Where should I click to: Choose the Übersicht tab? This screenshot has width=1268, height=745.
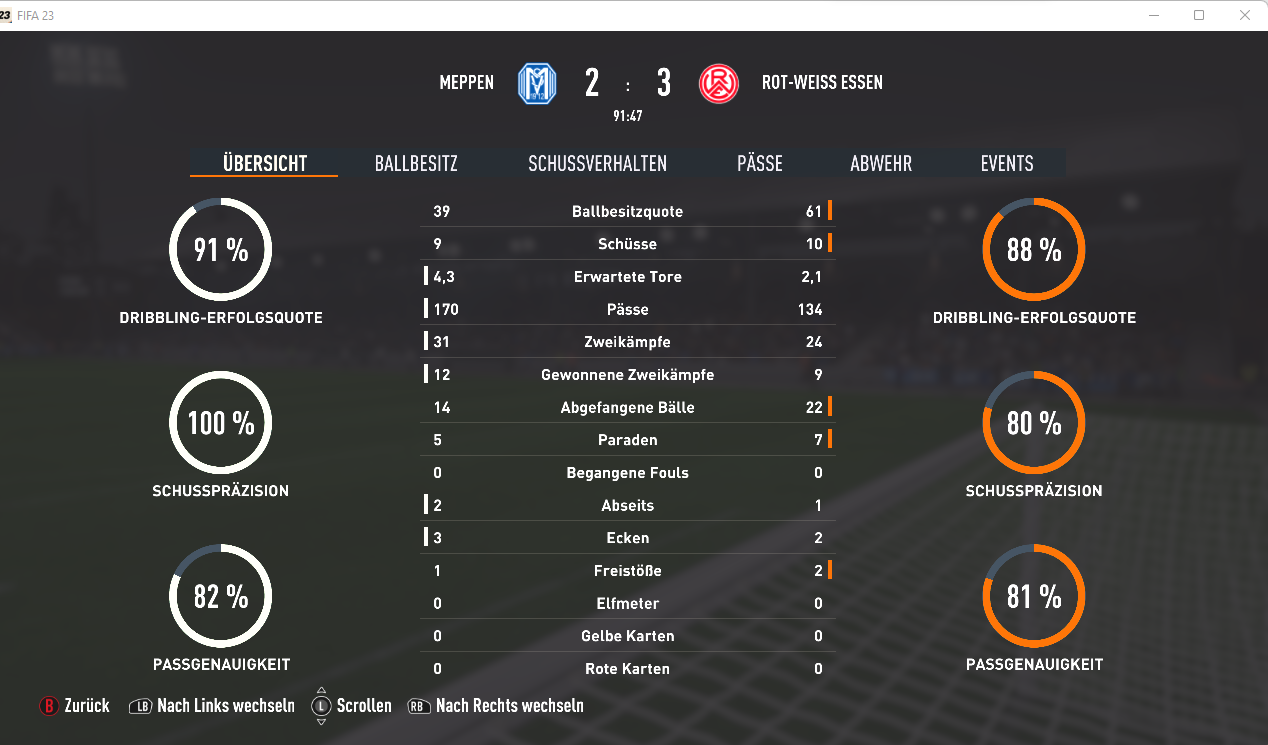click(264, 164)
